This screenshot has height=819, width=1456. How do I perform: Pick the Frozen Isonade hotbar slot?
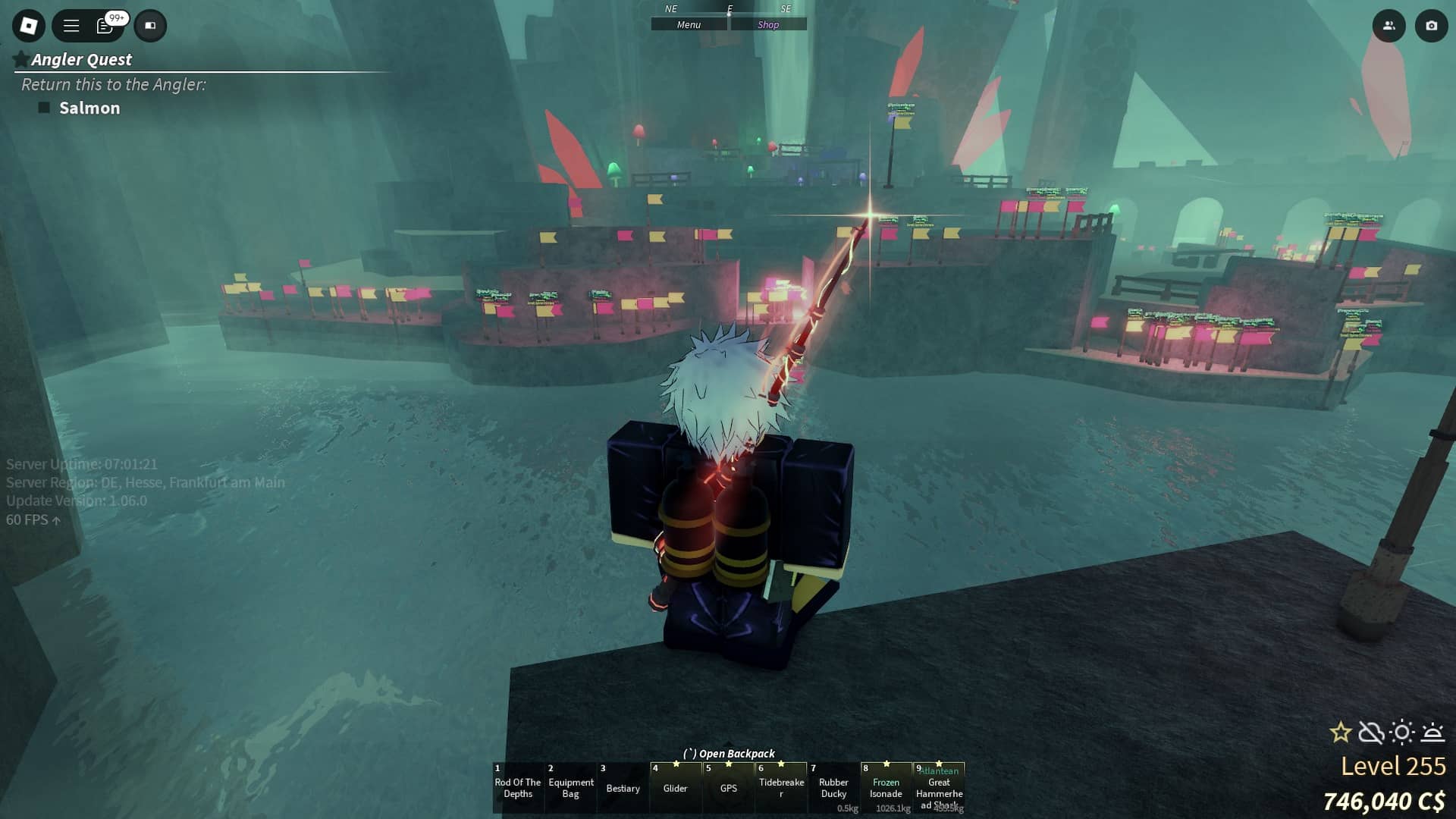(x=886, y=788)
